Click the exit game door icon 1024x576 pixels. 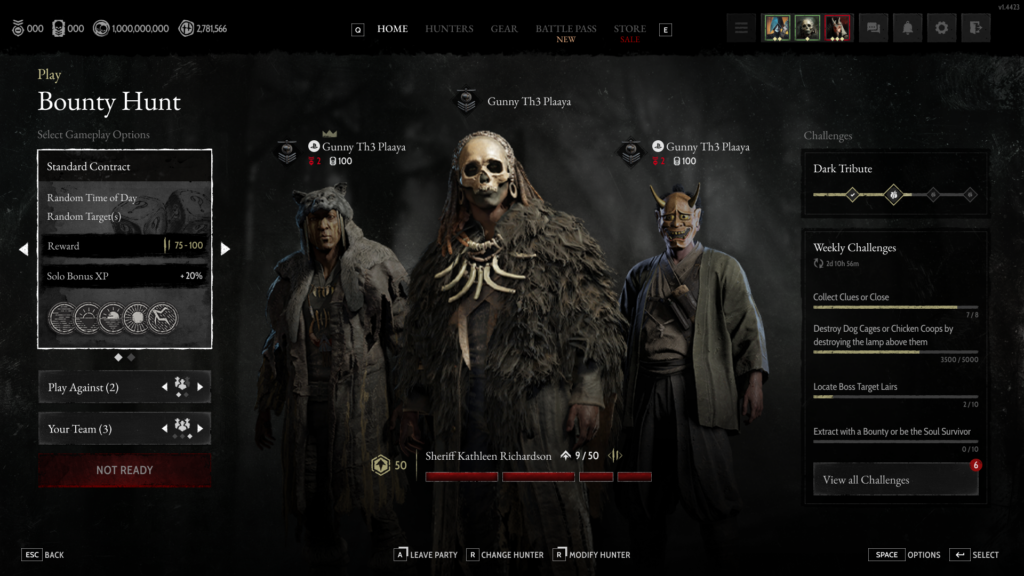point(975,29)
